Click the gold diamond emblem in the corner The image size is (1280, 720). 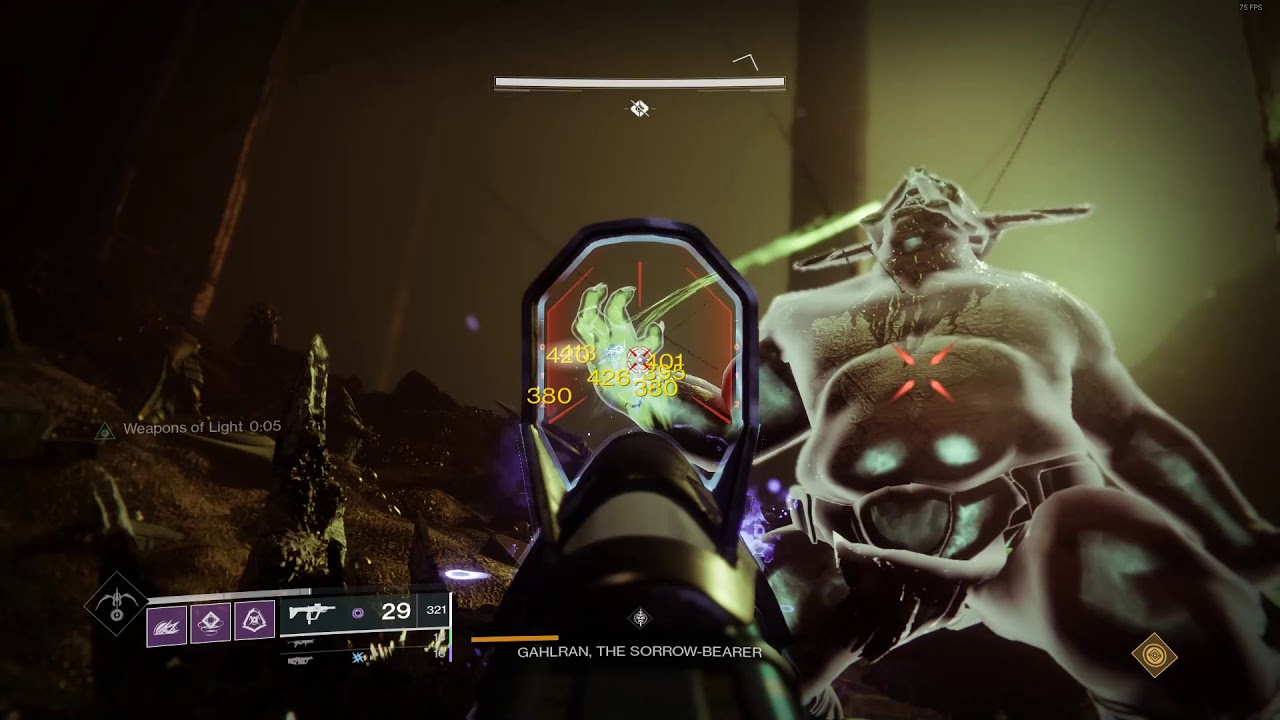click(x=1154, y=656)
